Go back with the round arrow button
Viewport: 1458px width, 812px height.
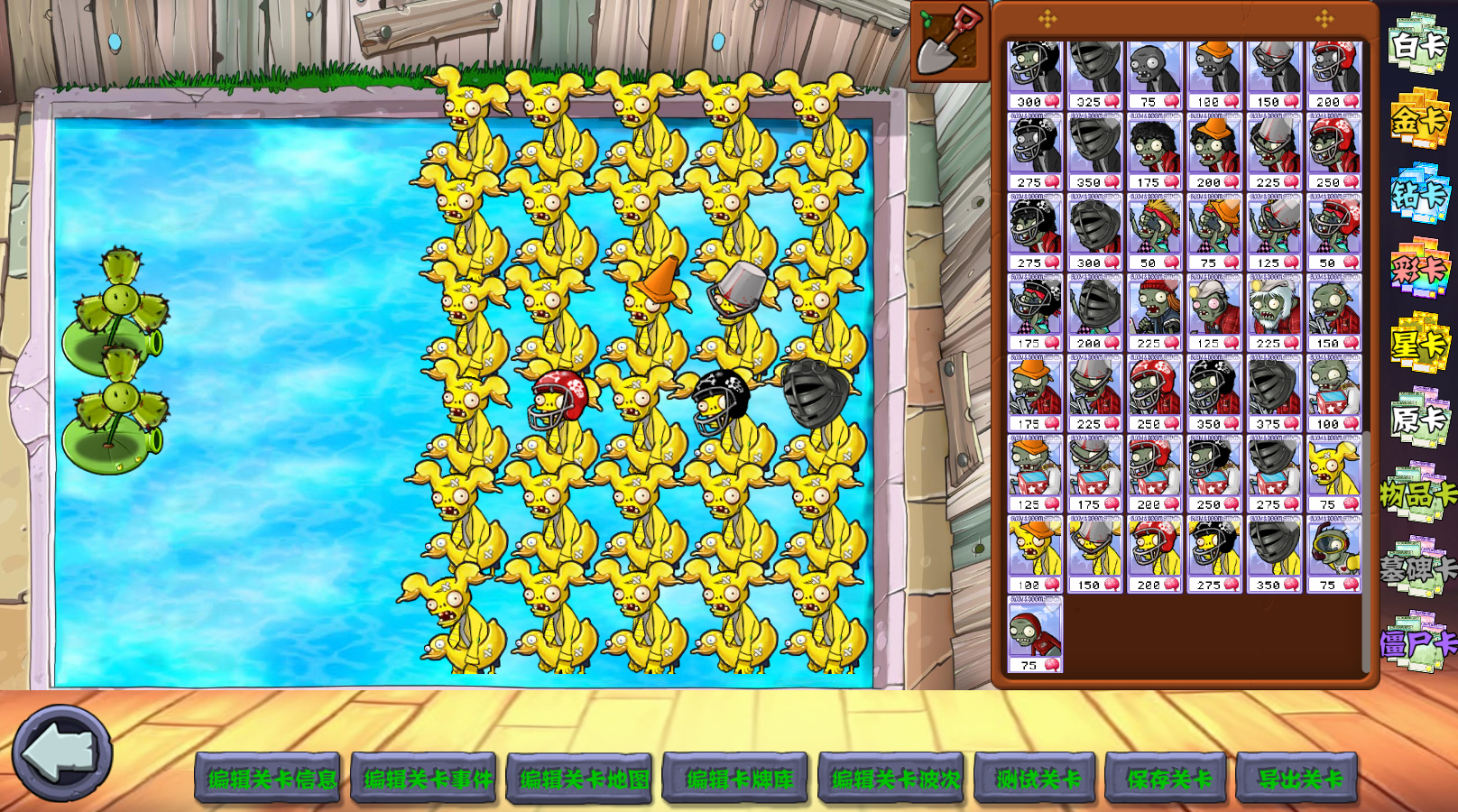click(x=61, y=753)
